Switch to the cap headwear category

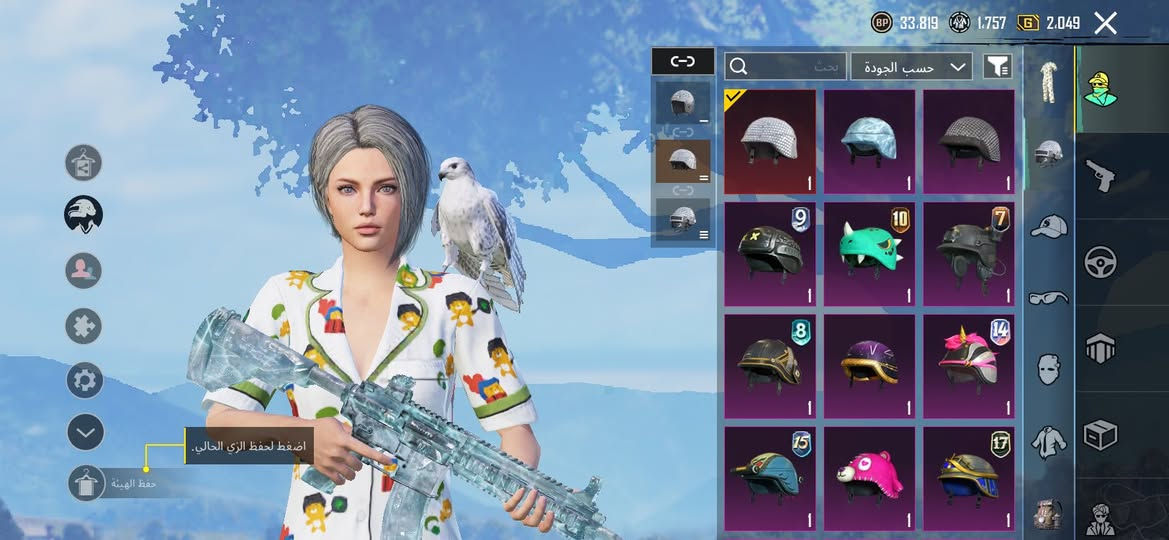pyautogui.click(x=1048, y=226)
